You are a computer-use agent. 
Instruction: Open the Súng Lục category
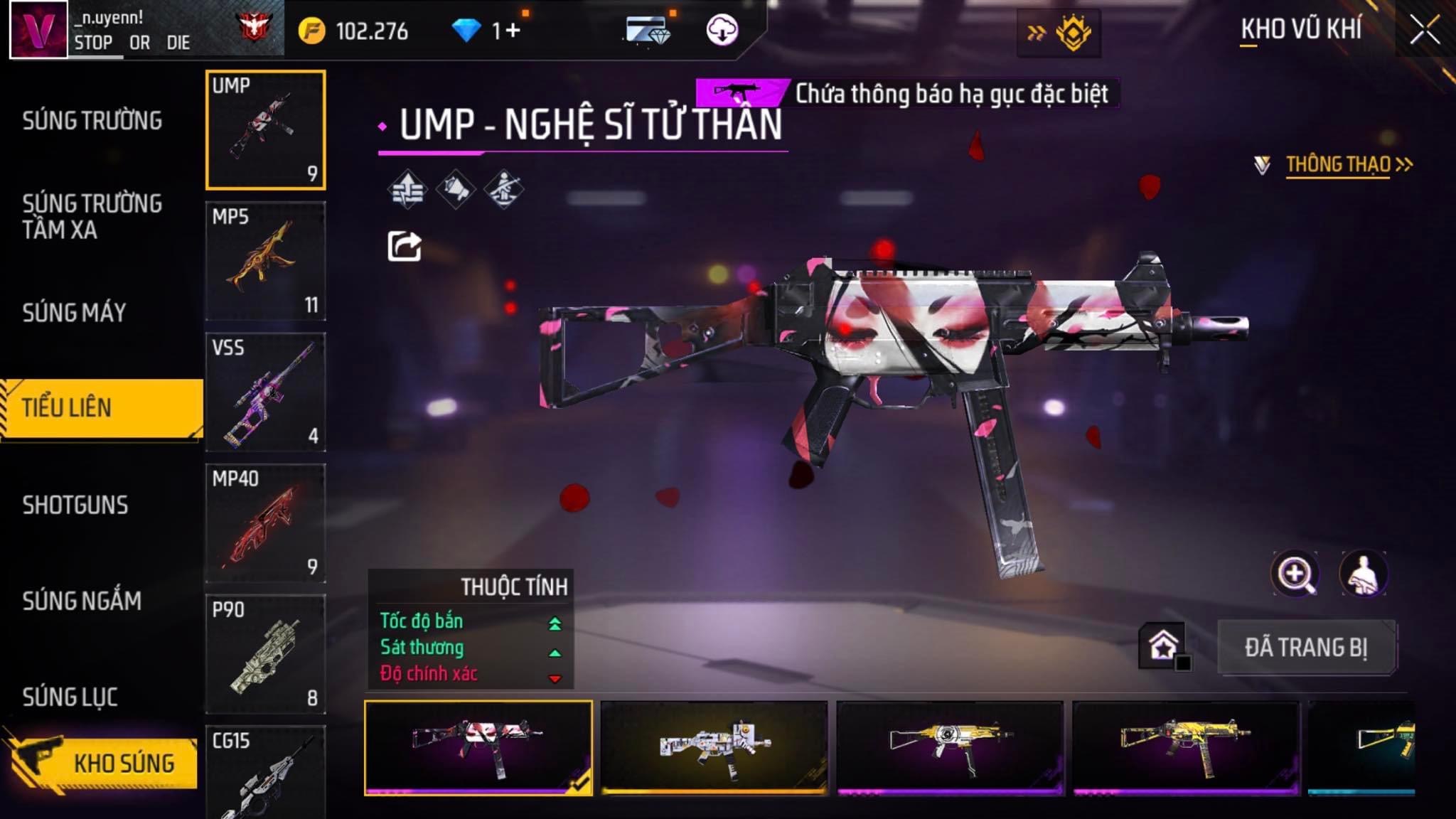click(70, 697)
